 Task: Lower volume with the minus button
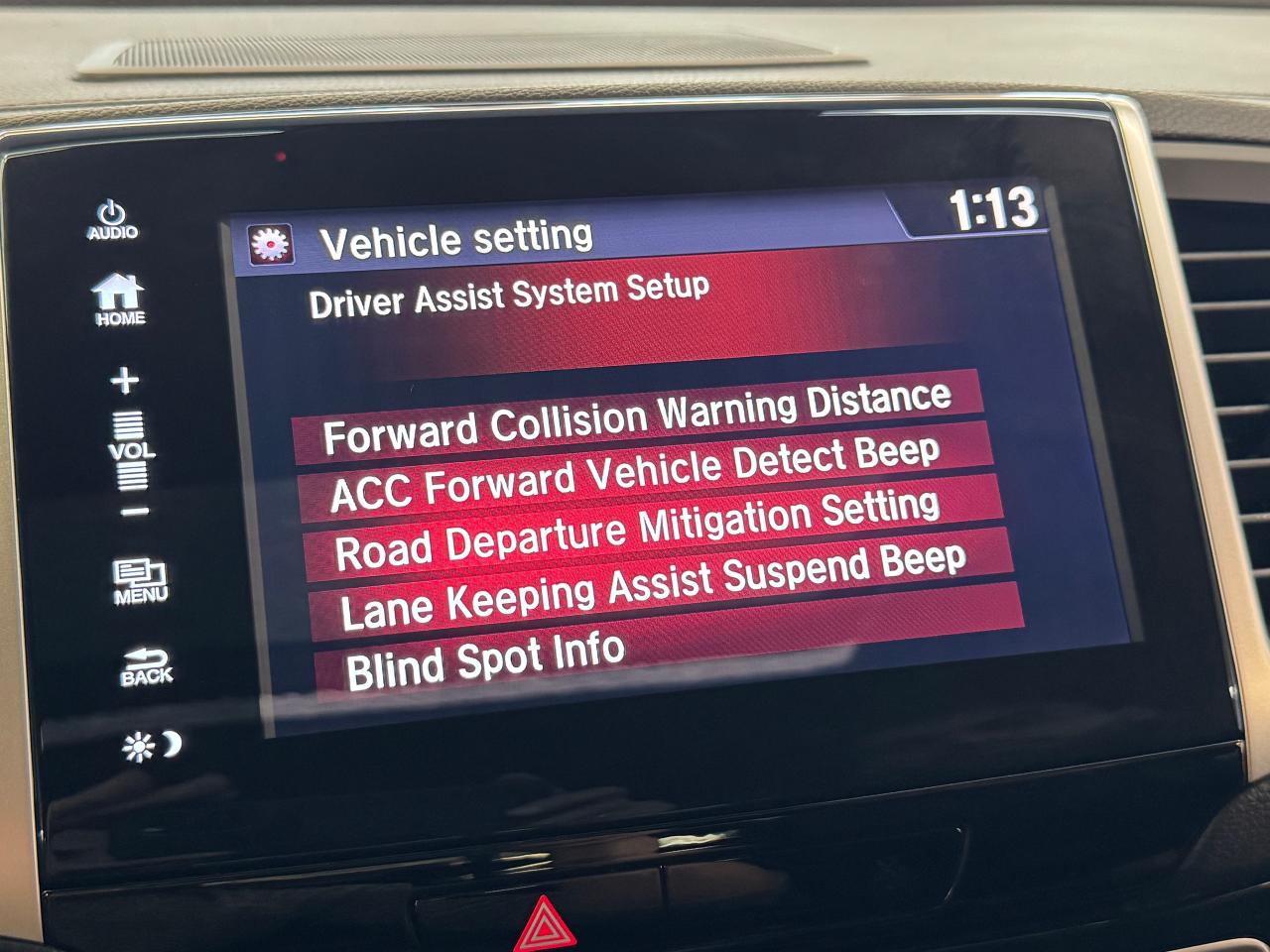(x=135, y=513)
